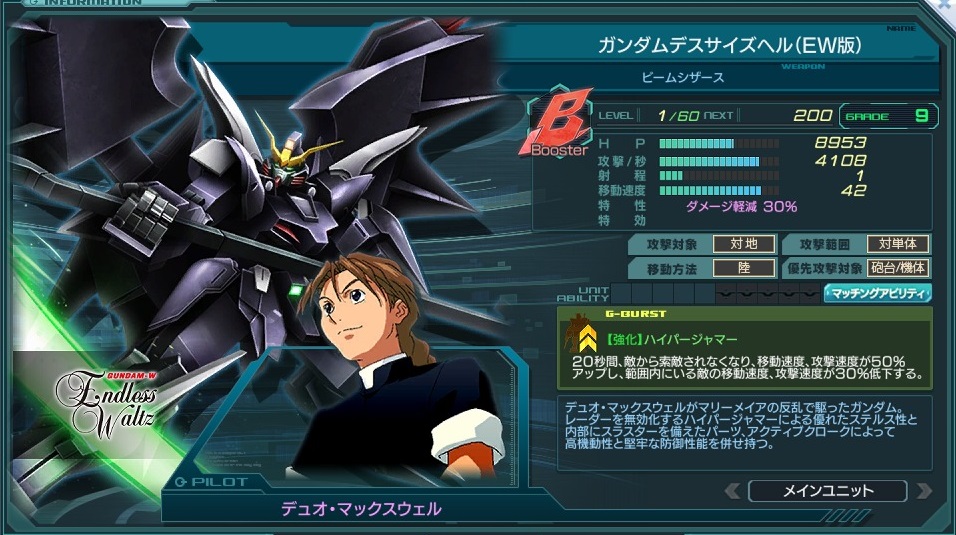Select the ハイパージャマー G-Burst icon
956x535 pixels.
coord(583,334)
